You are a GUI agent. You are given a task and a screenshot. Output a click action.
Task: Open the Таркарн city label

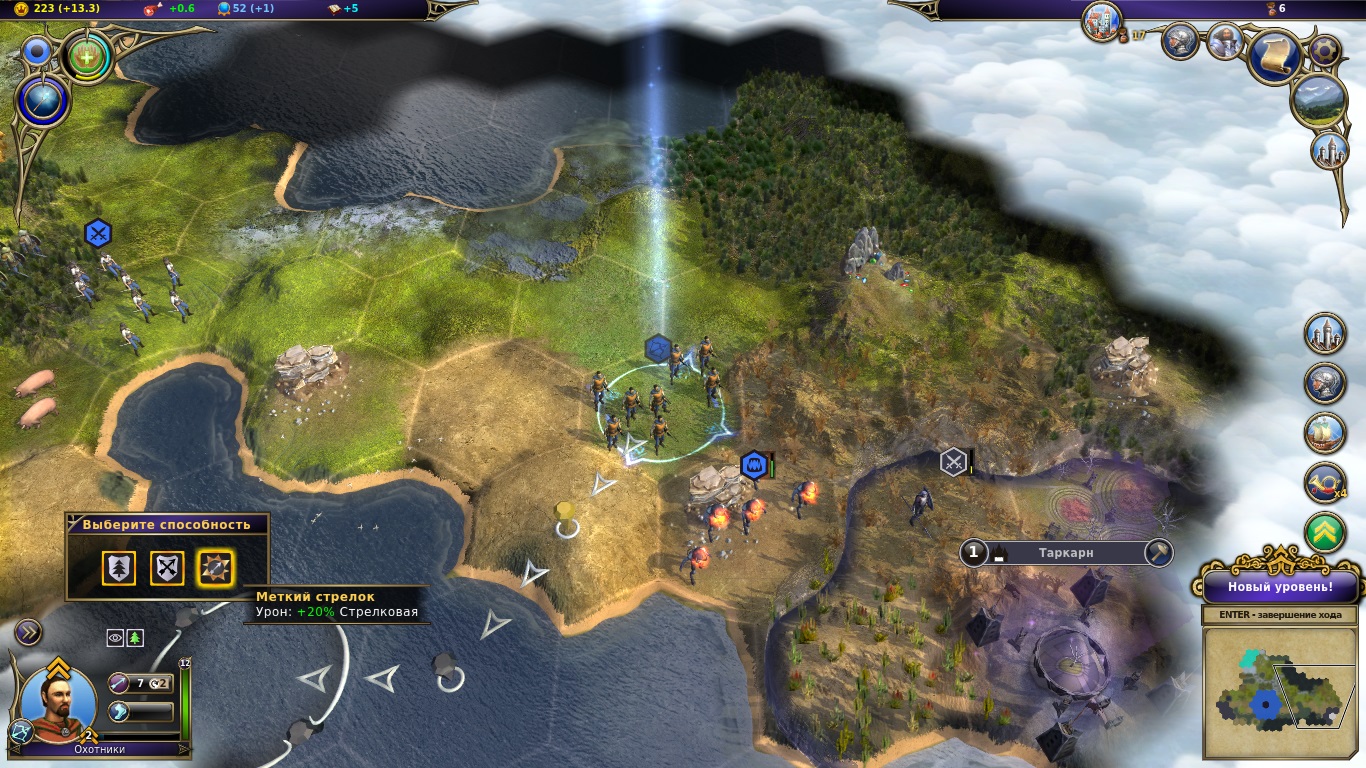coord(1066,552)
